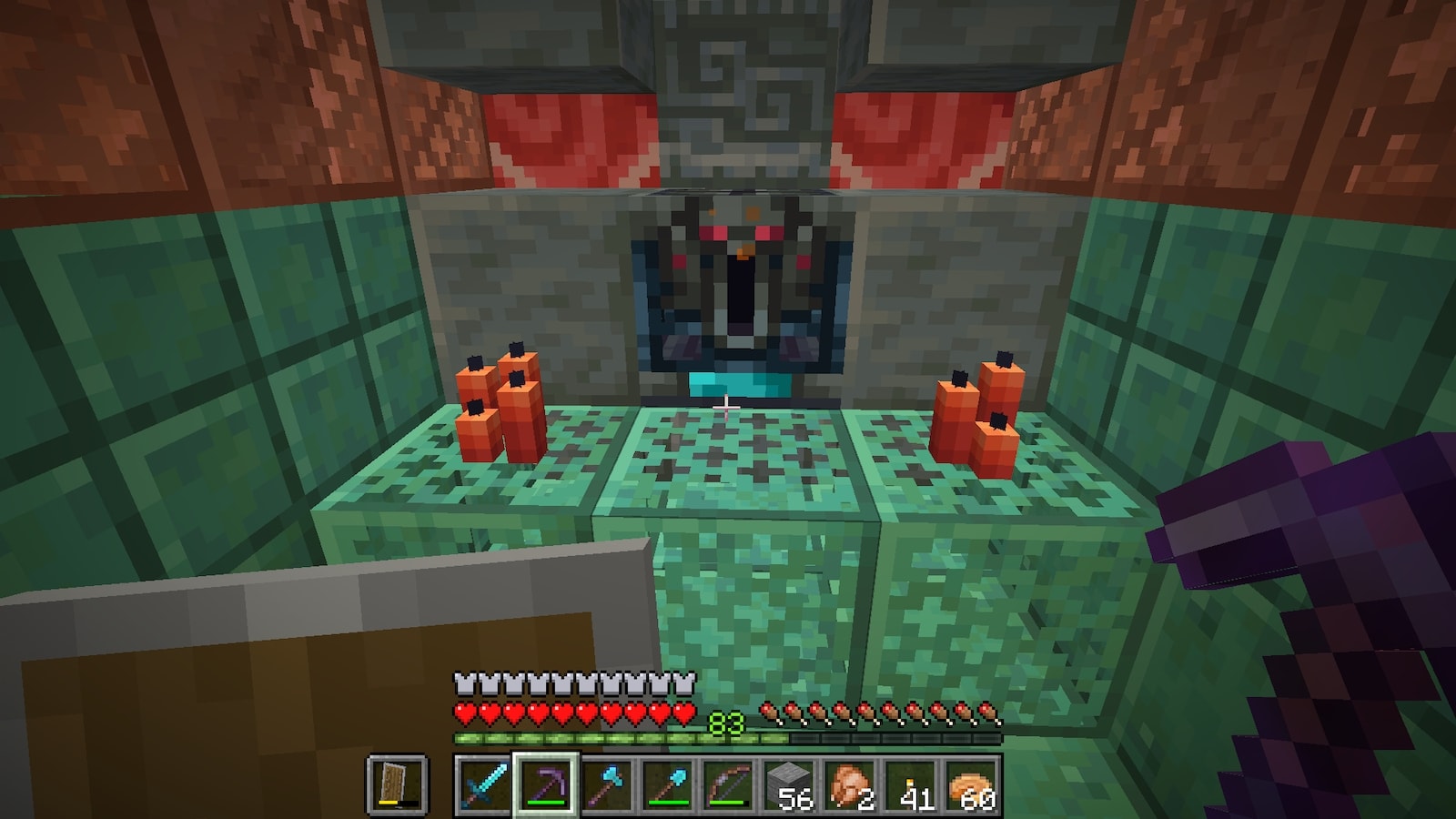Select the netherite pickaxe hotbar slot
This screenshot has width=1456, height=819.
click(x=543, y=784)
